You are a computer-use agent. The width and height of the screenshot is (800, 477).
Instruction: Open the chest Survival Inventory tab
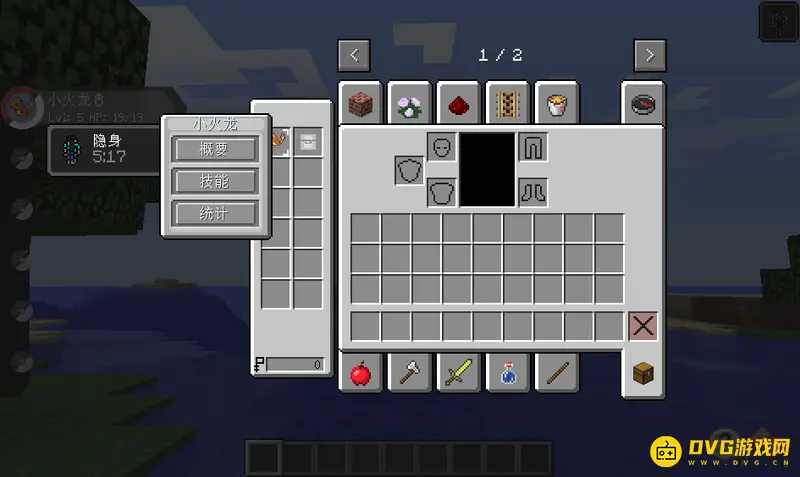tap(643, 374)
